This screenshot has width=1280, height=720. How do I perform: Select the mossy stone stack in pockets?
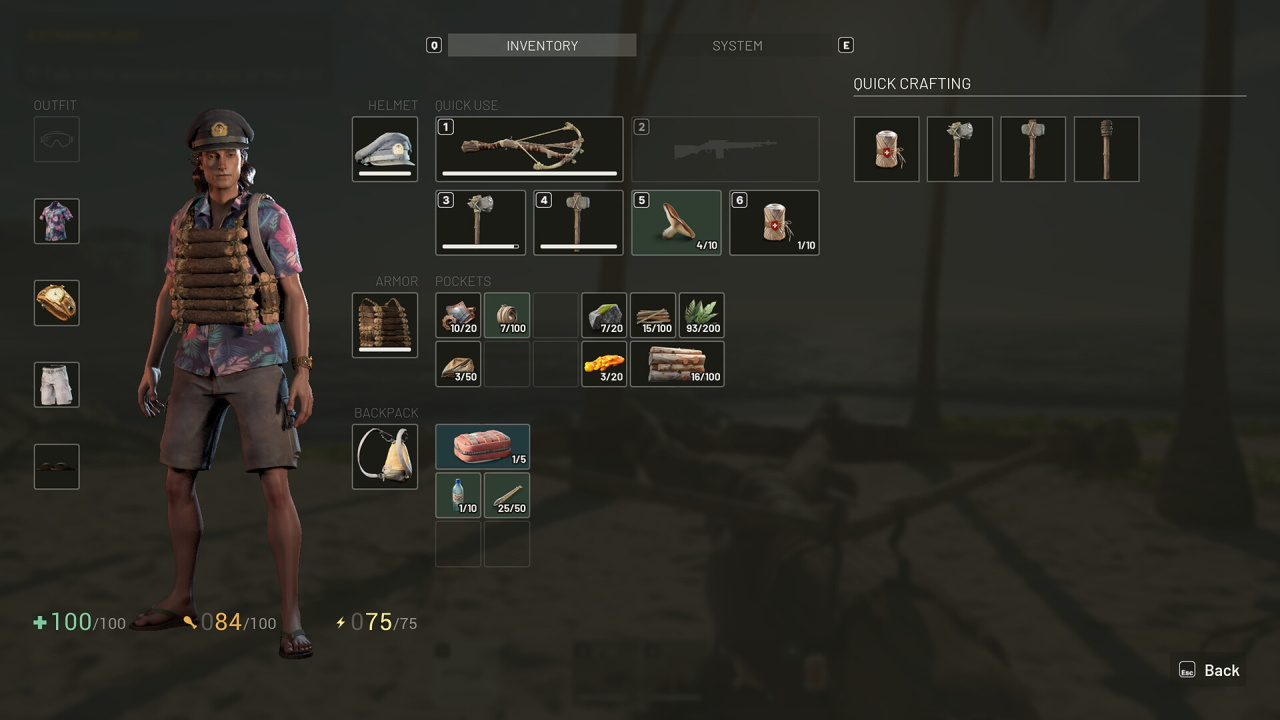pos(604,315)
